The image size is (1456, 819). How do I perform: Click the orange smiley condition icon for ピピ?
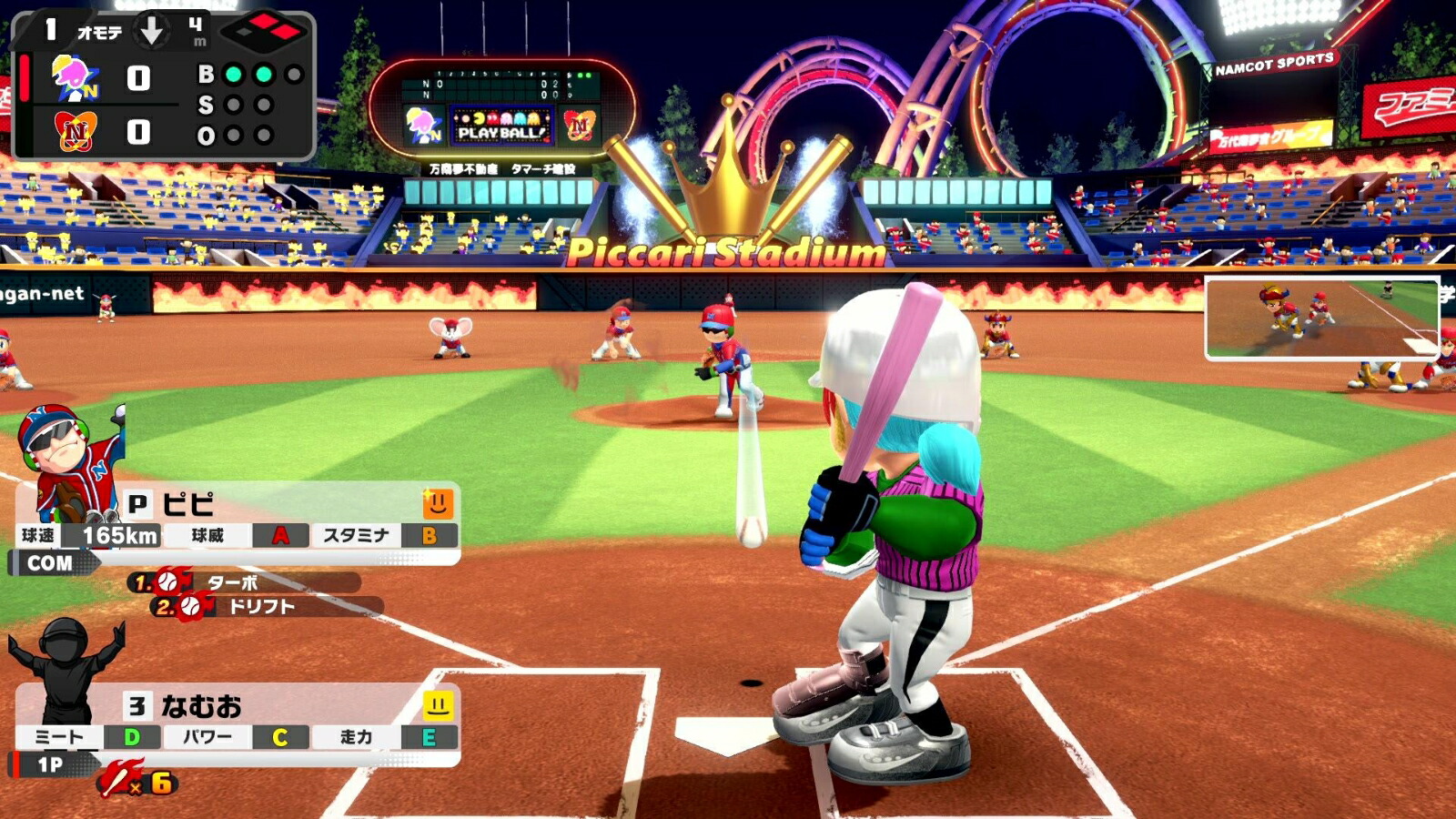coord(438,503)
